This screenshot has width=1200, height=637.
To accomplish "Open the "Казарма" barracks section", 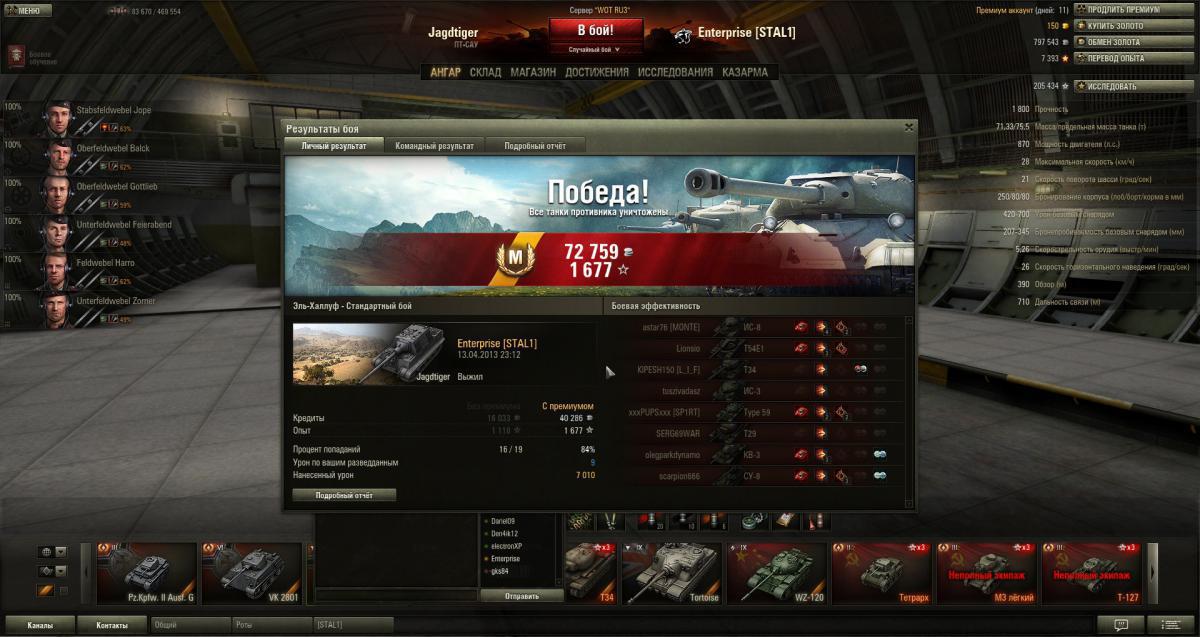I will tap(745, 72).
